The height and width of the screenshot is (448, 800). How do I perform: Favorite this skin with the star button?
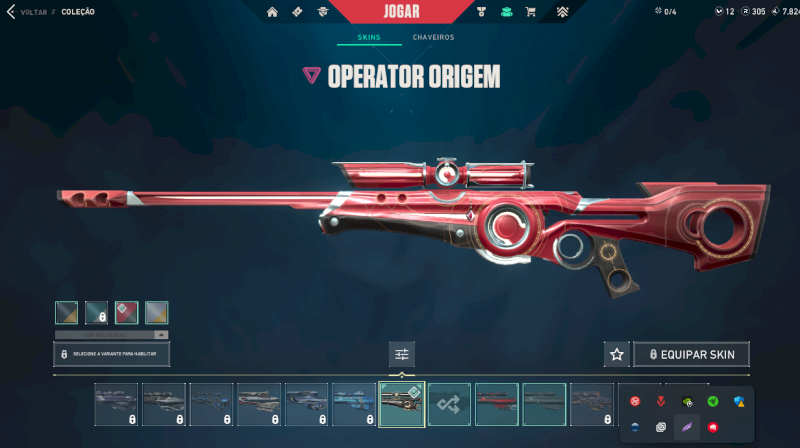pyautogui.click(x=617, y=354)
